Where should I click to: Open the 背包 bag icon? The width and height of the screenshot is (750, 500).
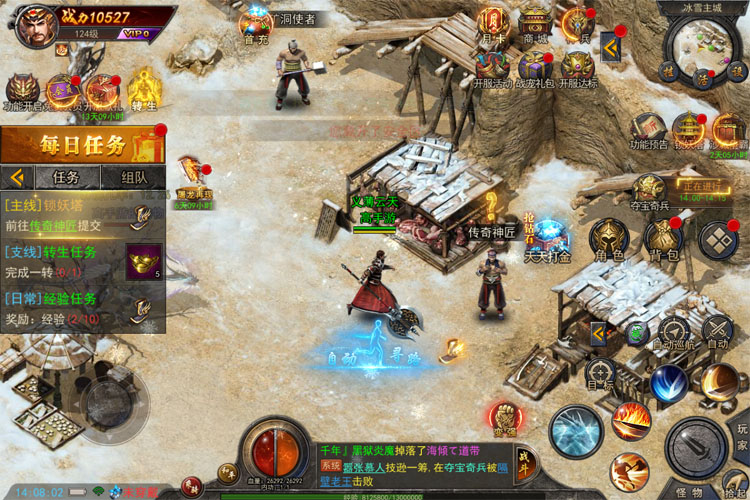[659, 238]
